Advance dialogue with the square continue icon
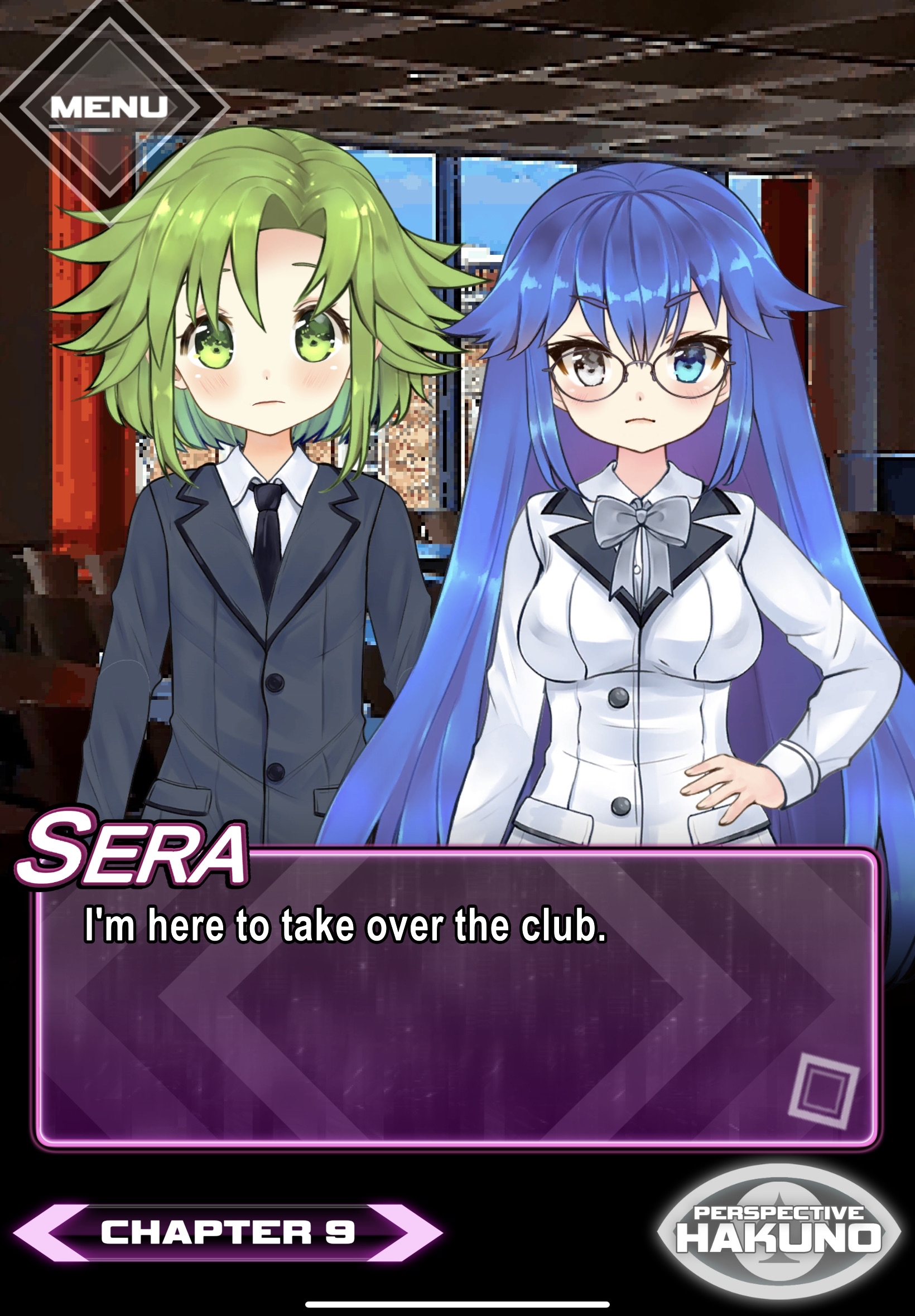Image resolution: width=915 pixels, height=1316 pixels. (x=824, y=1091)
